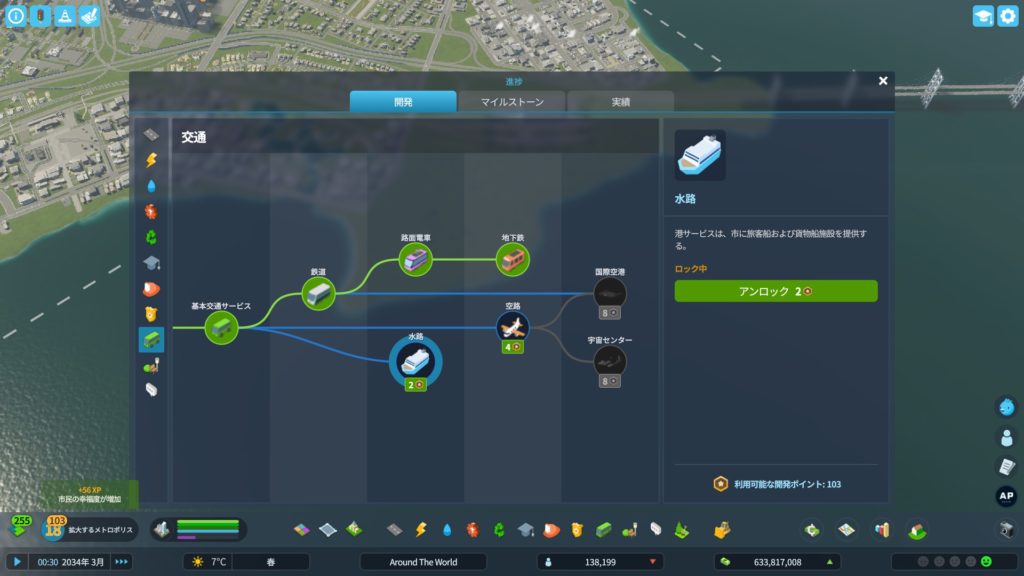The height and width of the screenshot is (576, 1024).
Task: Toggle the play button for simulation
Action: [x=17, y=562]
